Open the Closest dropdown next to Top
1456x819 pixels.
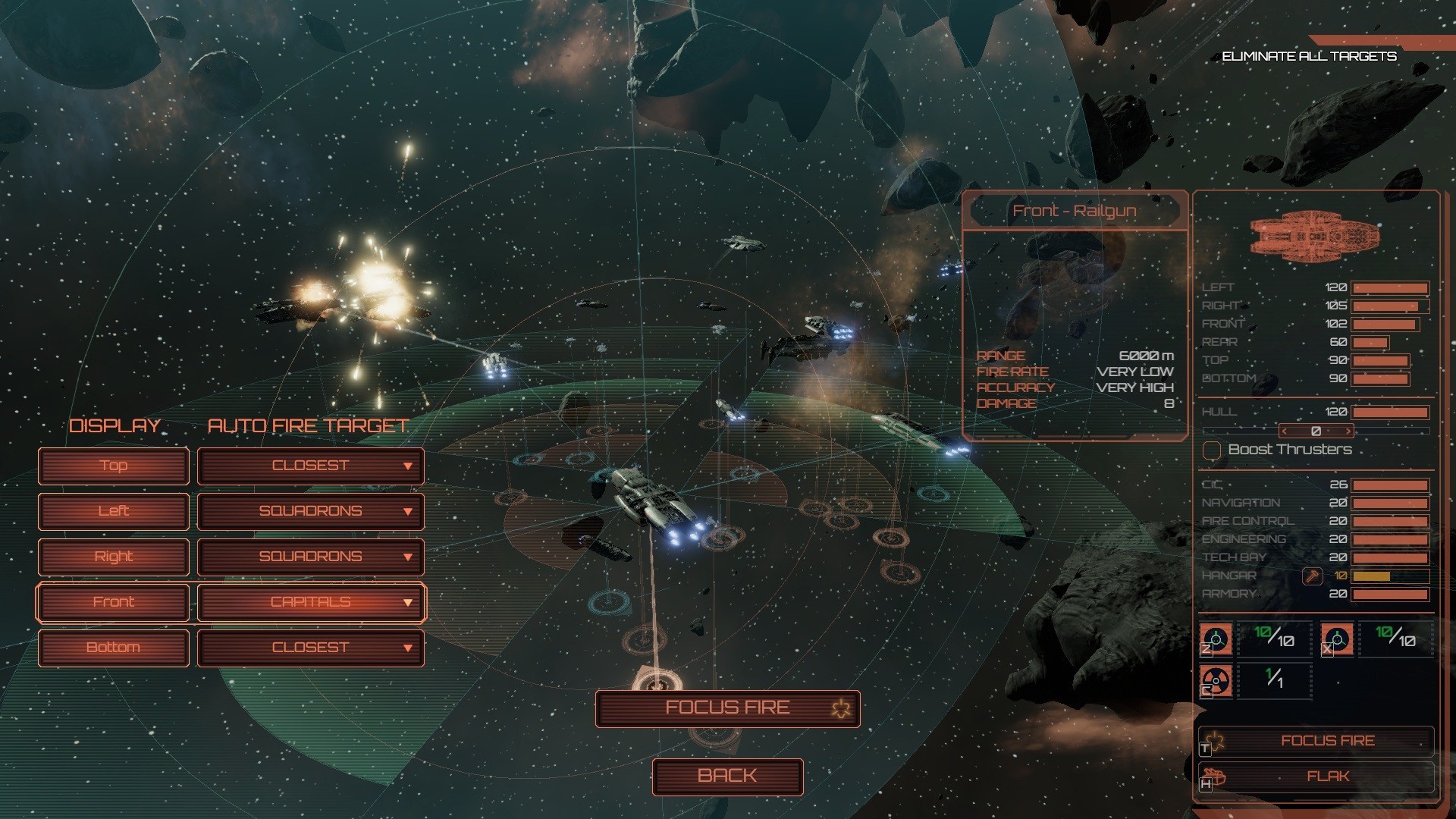310,466
